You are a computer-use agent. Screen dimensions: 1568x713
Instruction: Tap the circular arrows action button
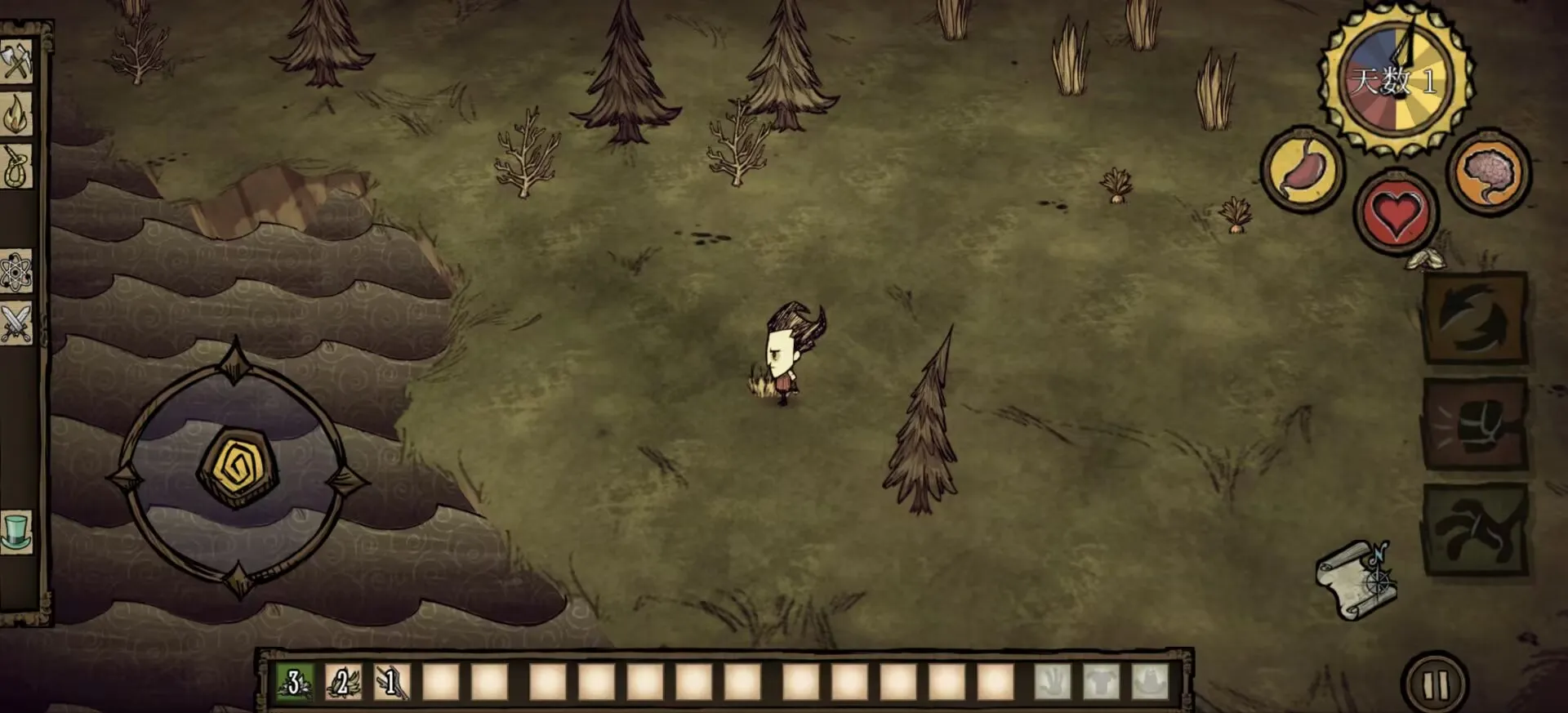(x=1477, y=319)
